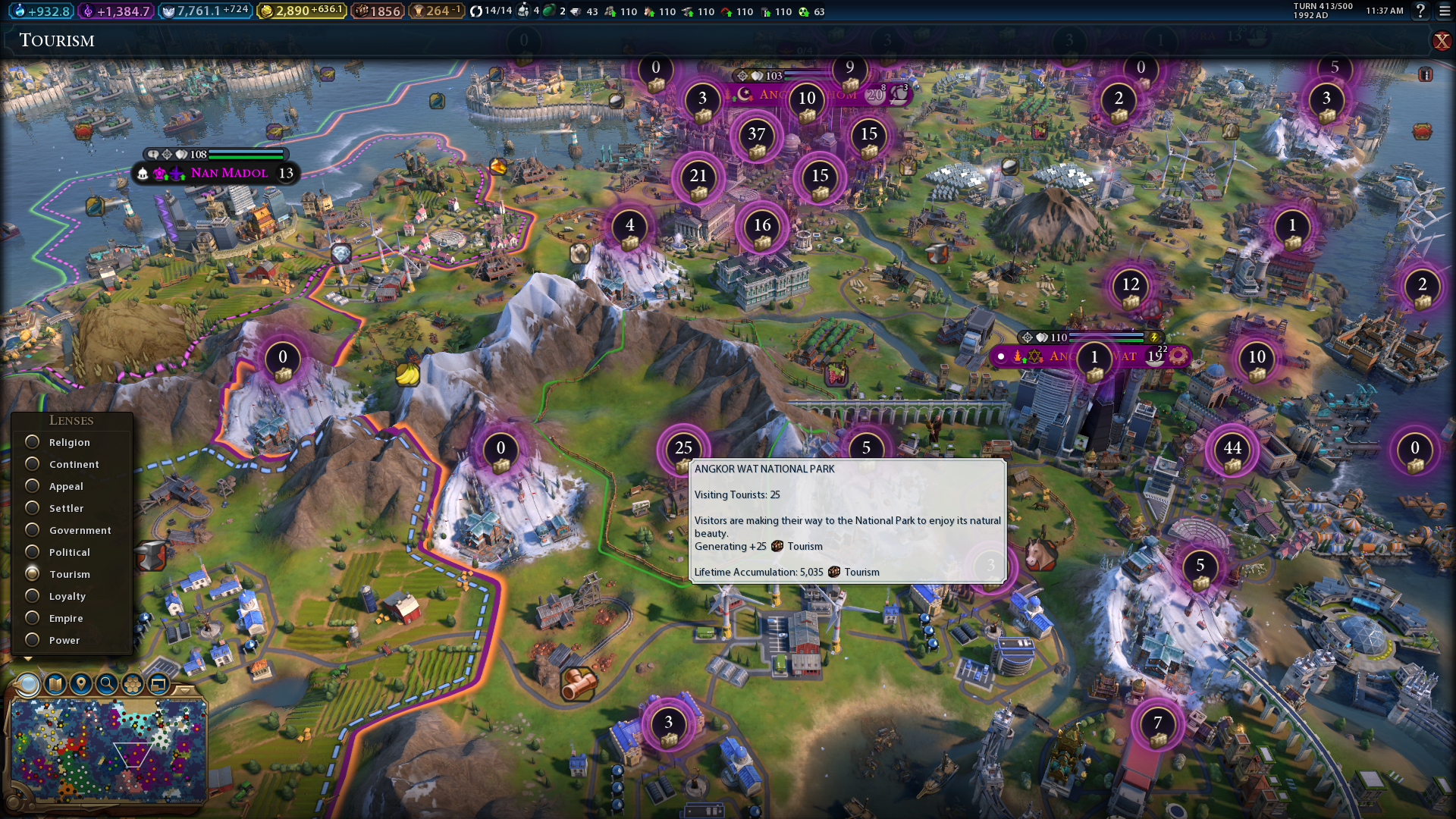Open the map pin button

(x=81, y=684)
